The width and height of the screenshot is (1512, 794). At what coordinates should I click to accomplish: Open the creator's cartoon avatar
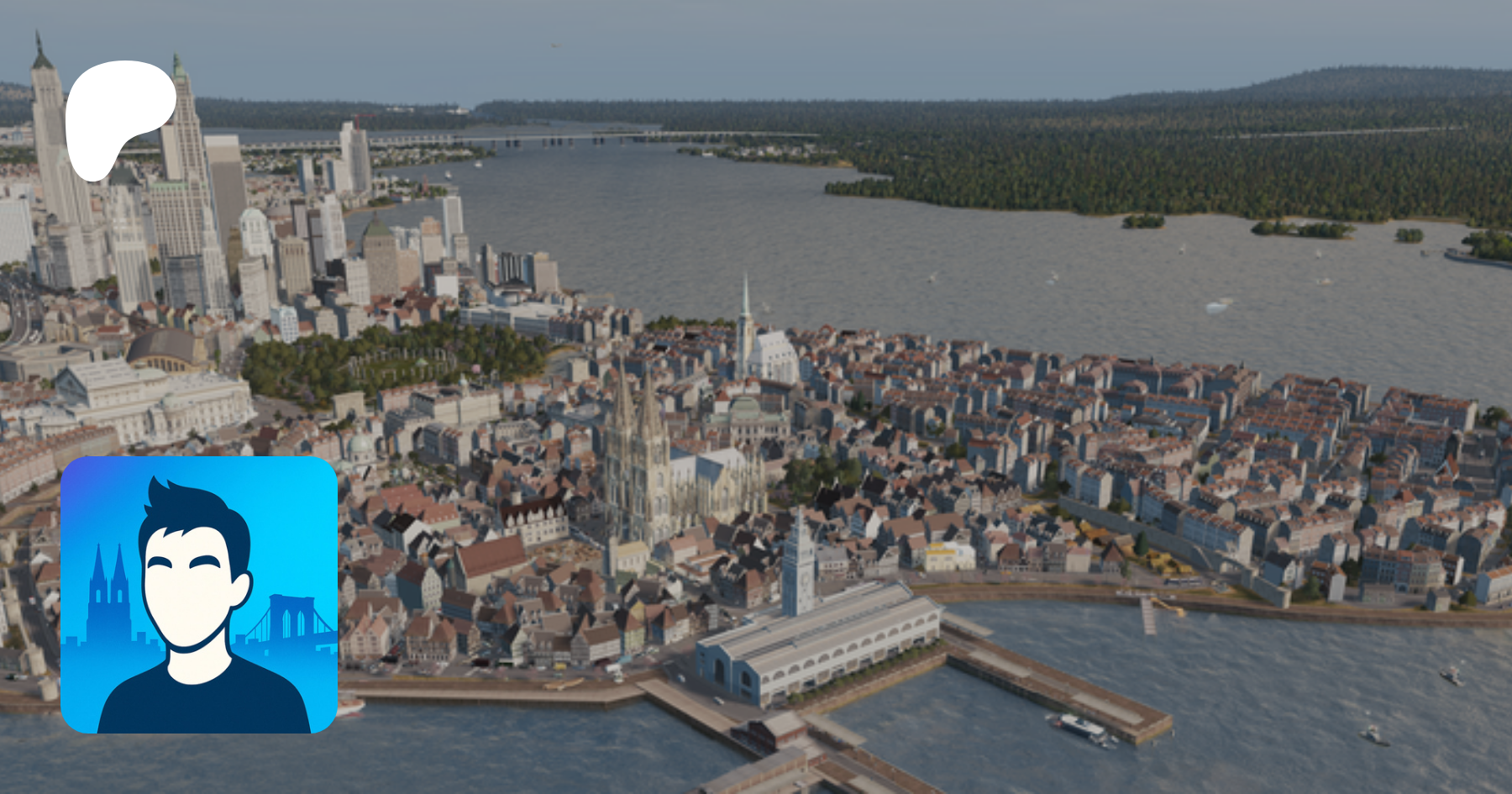199,595
